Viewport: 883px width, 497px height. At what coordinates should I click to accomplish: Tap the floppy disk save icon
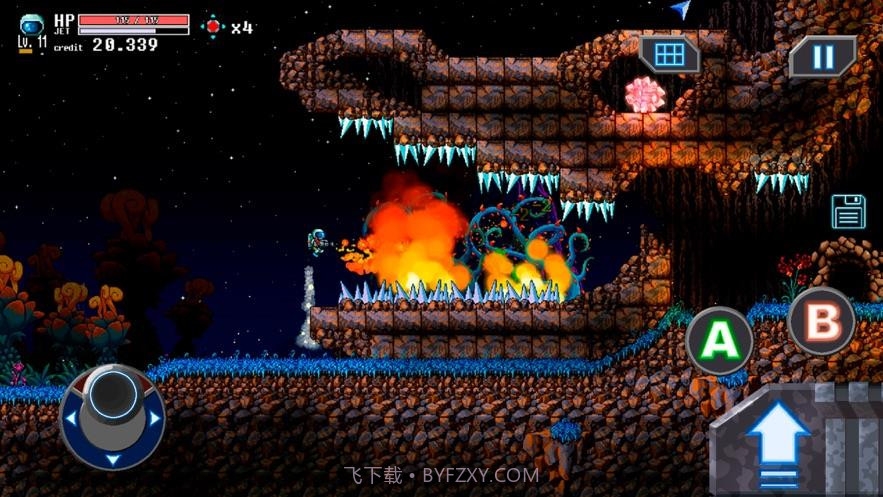[848, 211]
